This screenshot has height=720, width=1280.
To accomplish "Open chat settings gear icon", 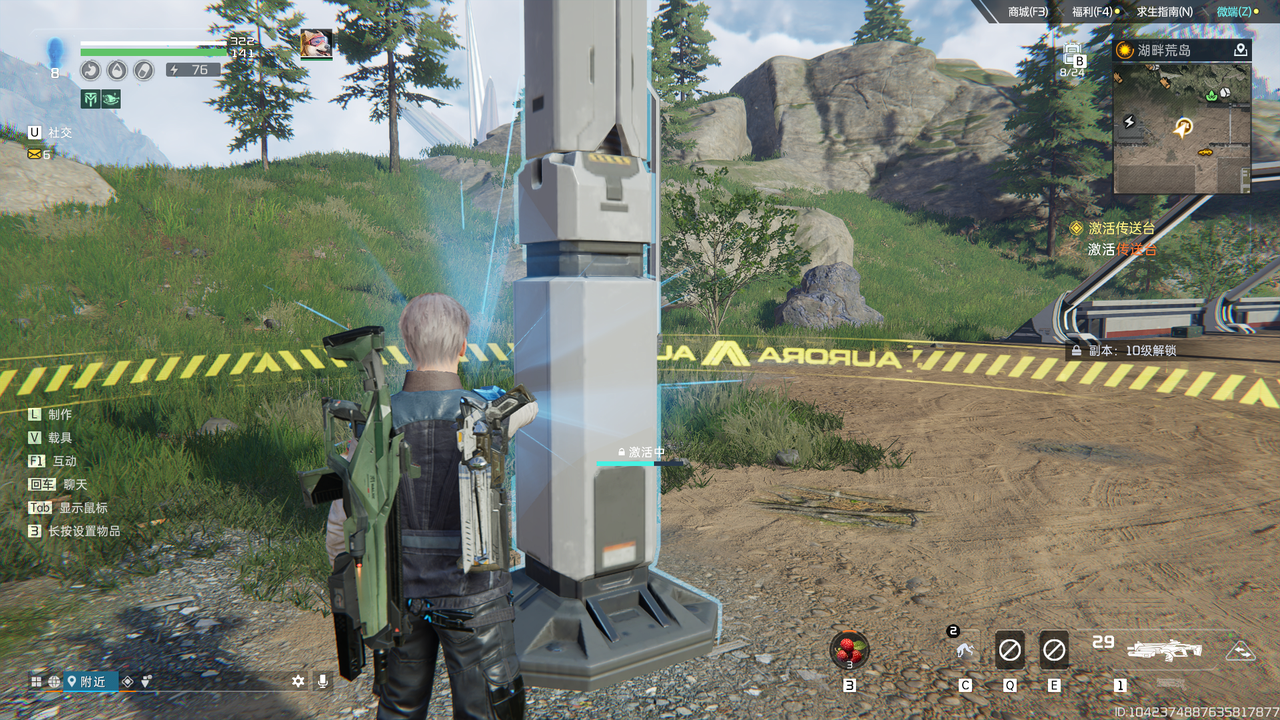I will point(298,681).
